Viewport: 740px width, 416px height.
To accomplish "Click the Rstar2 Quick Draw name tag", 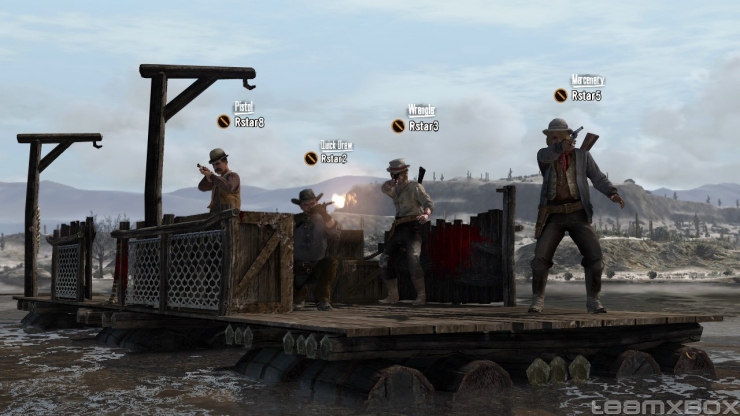I will coord(333,158).
